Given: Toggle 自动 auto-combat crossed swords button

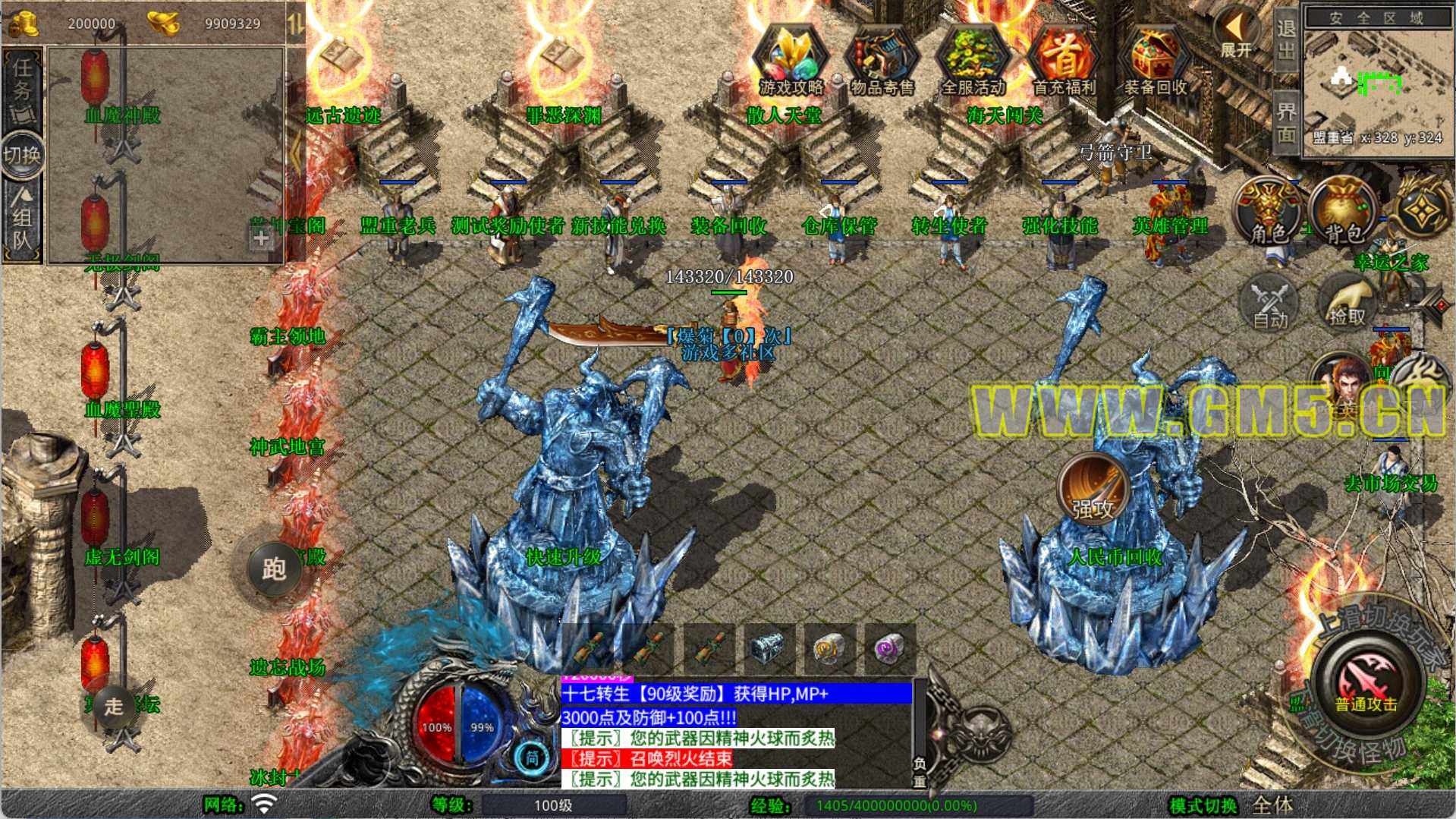Looking at the screenshot, I should pos(1269,304).
